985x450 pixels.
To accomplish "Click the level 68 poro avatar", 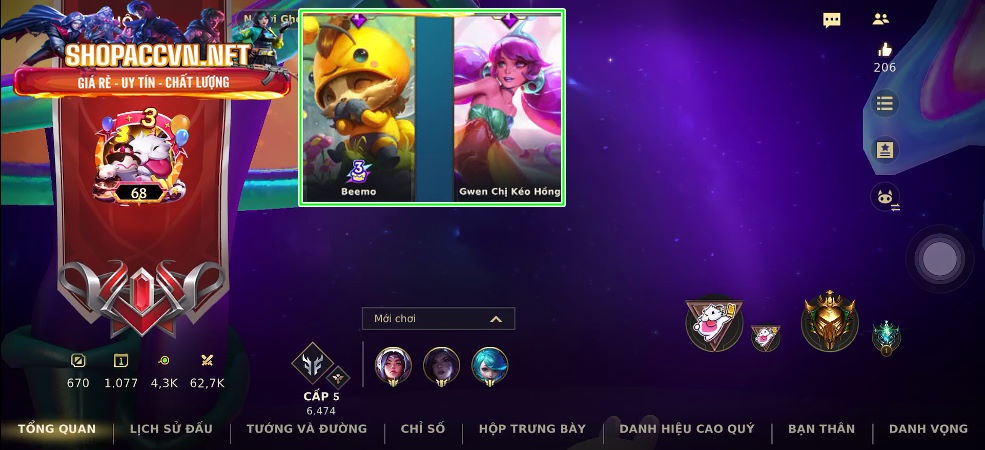I will pos(138,160).
